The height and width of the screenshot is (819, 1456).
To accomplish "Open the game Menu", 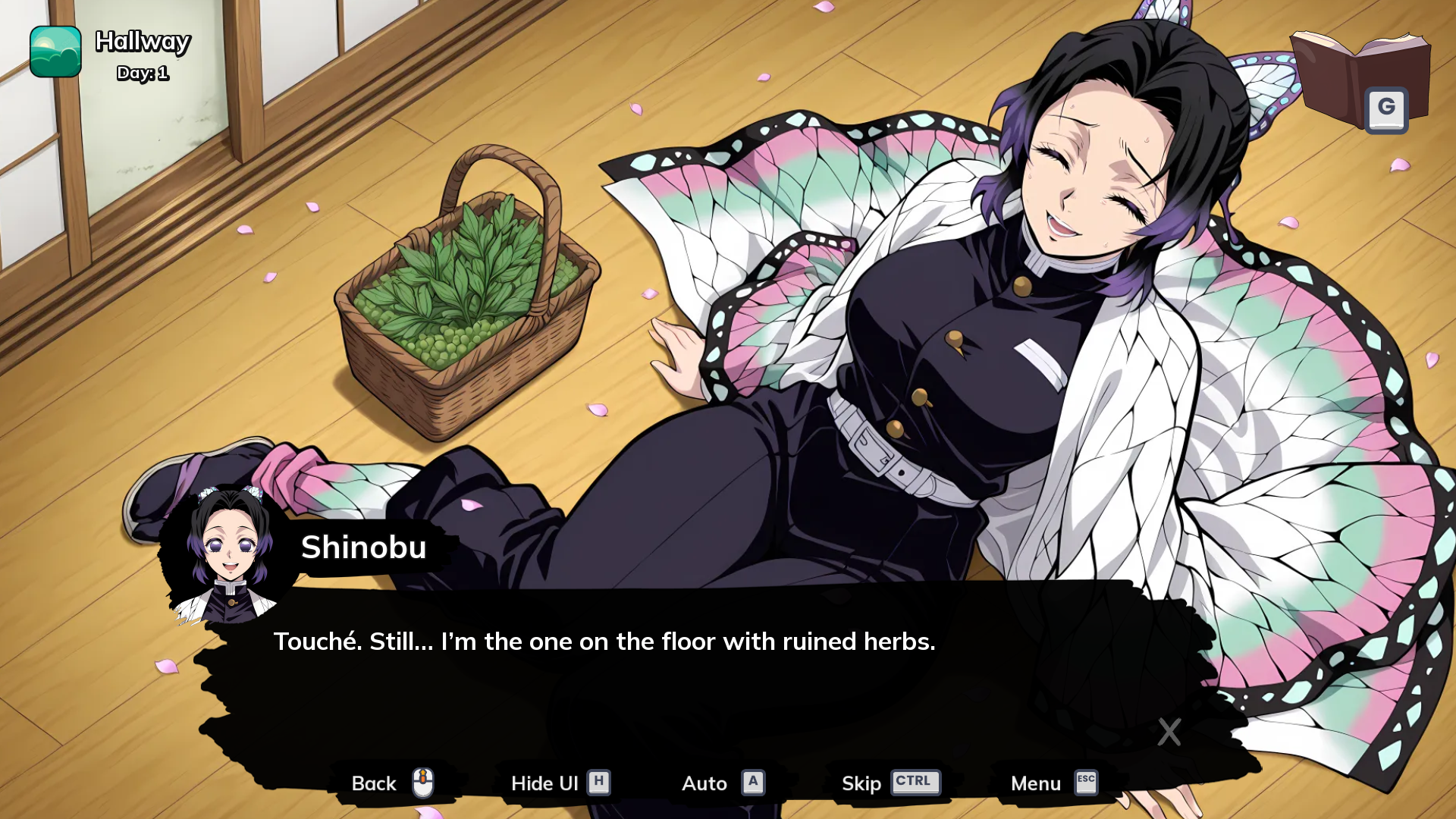I will pyautogui.click(x=1053, y=783).
